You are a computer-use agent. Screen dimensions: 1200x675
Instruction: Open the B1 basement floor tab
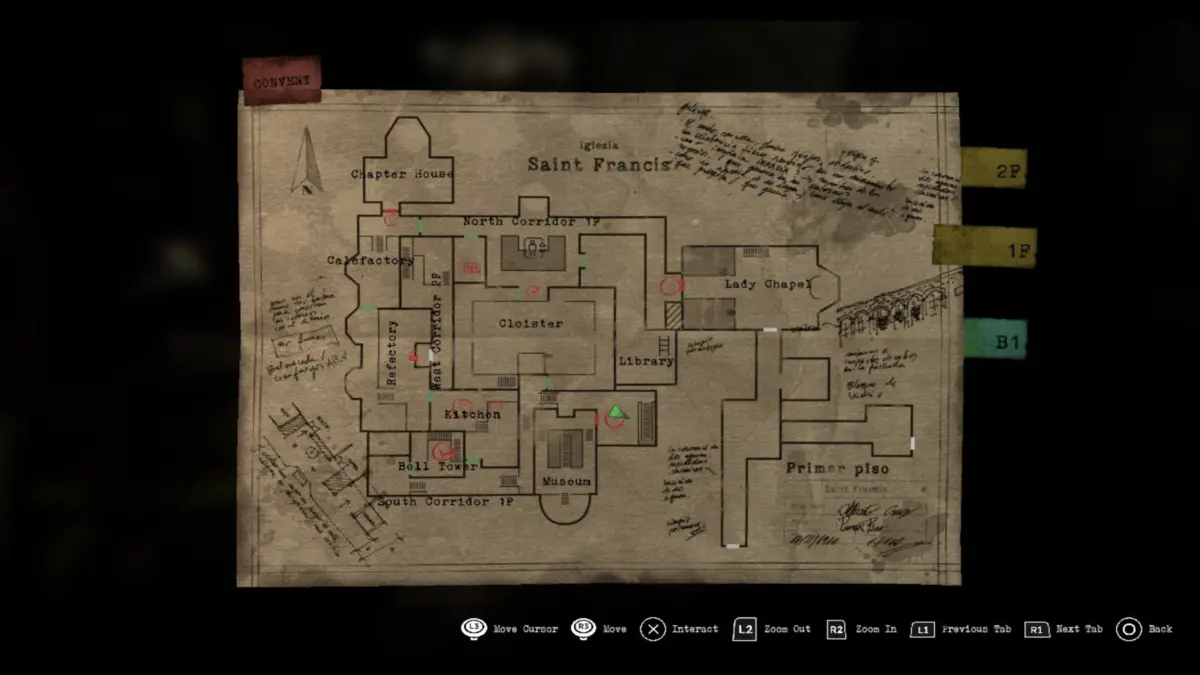[995, 339]
